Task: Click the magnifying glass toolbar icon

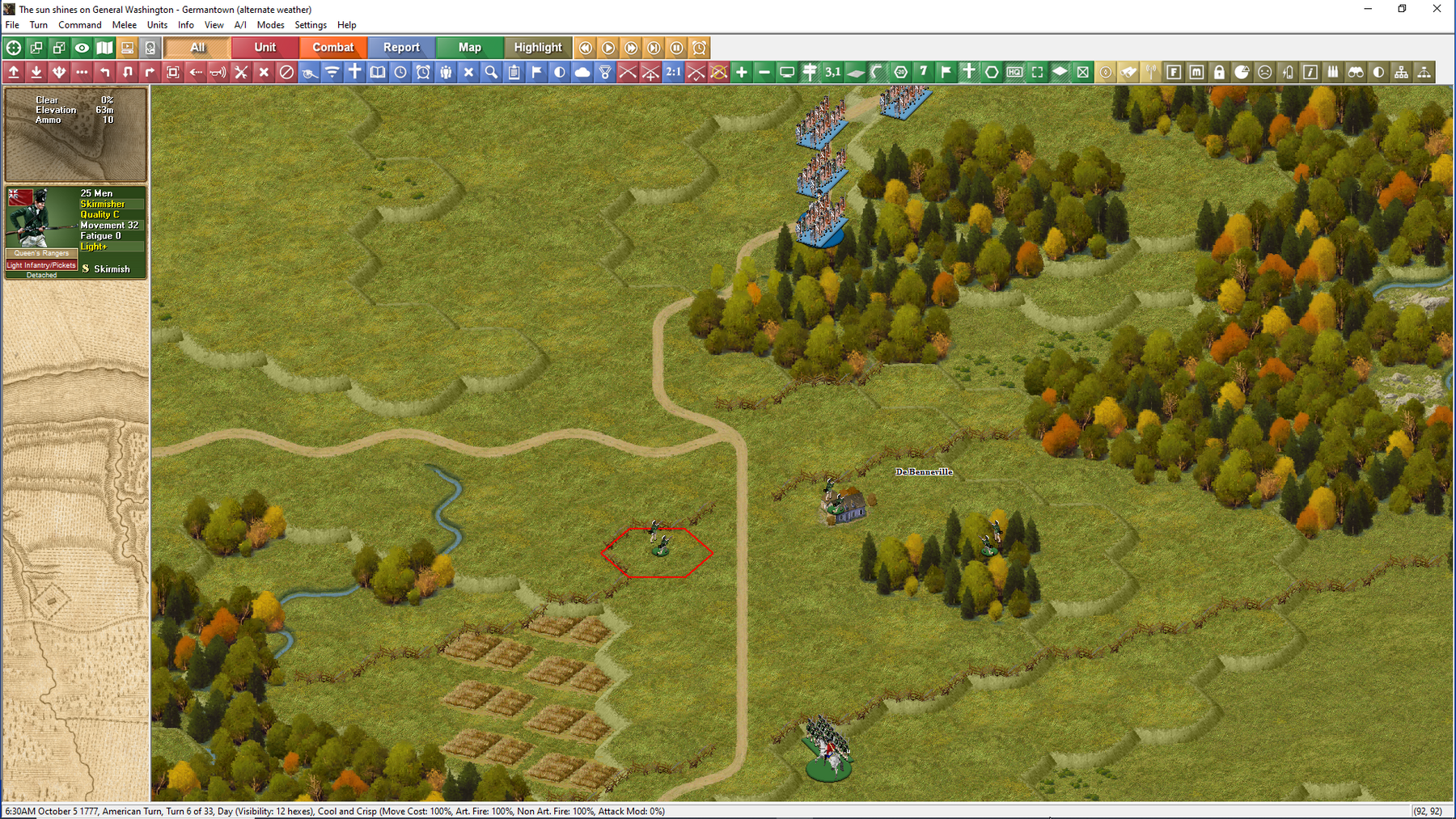Action: 491,72
